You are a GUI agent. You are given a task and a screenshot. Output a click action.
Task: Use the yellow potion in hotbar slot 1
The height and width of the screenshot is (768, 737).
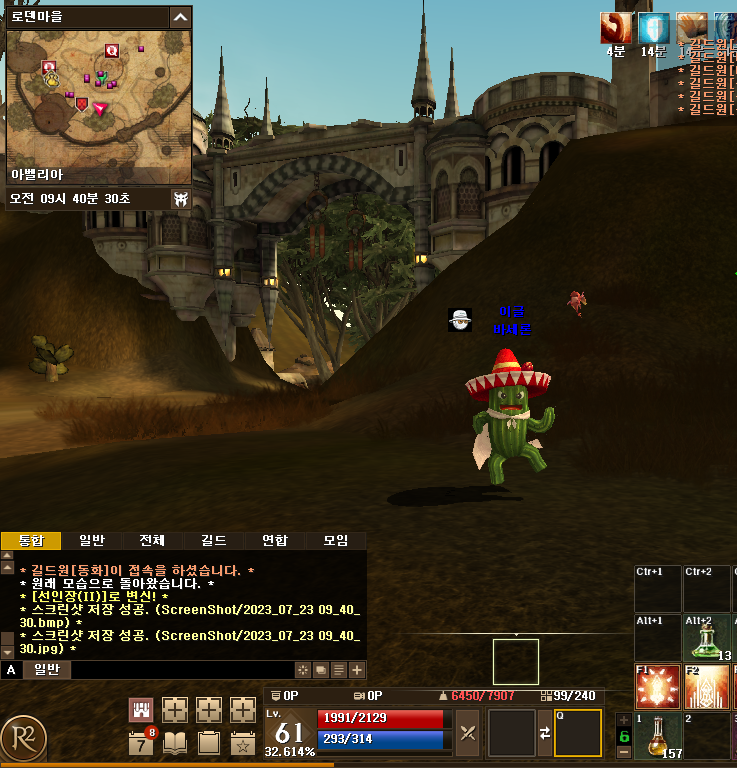pyautogui.click(x=657, y=735)
